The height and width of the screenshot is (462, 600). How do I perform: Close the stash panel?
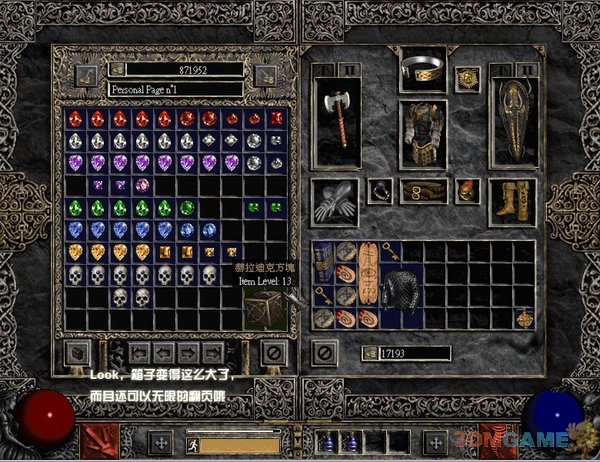273,352
